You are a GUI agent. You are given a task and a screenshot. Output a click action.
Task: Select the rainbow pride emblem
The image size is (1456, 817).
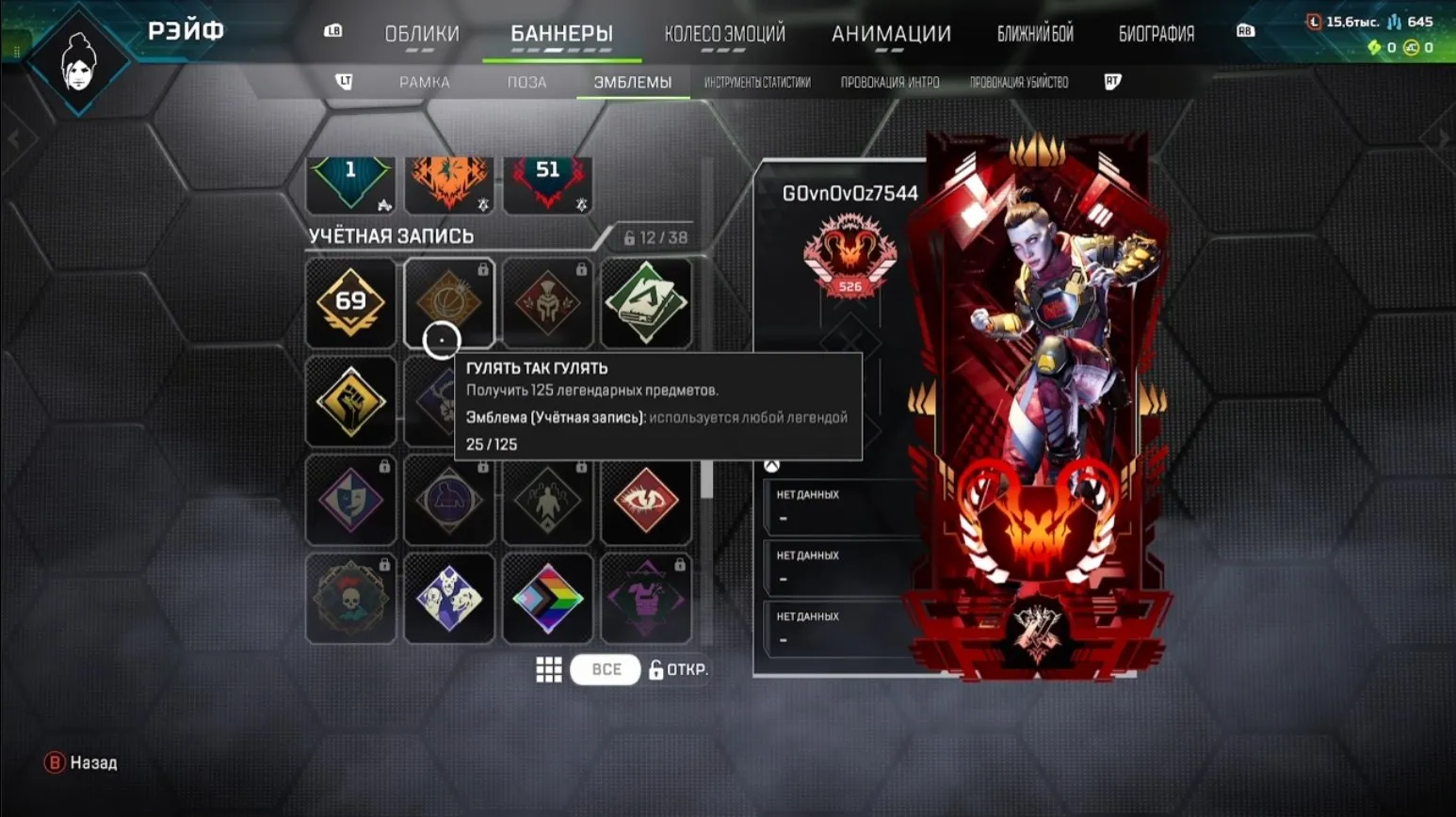548,599
